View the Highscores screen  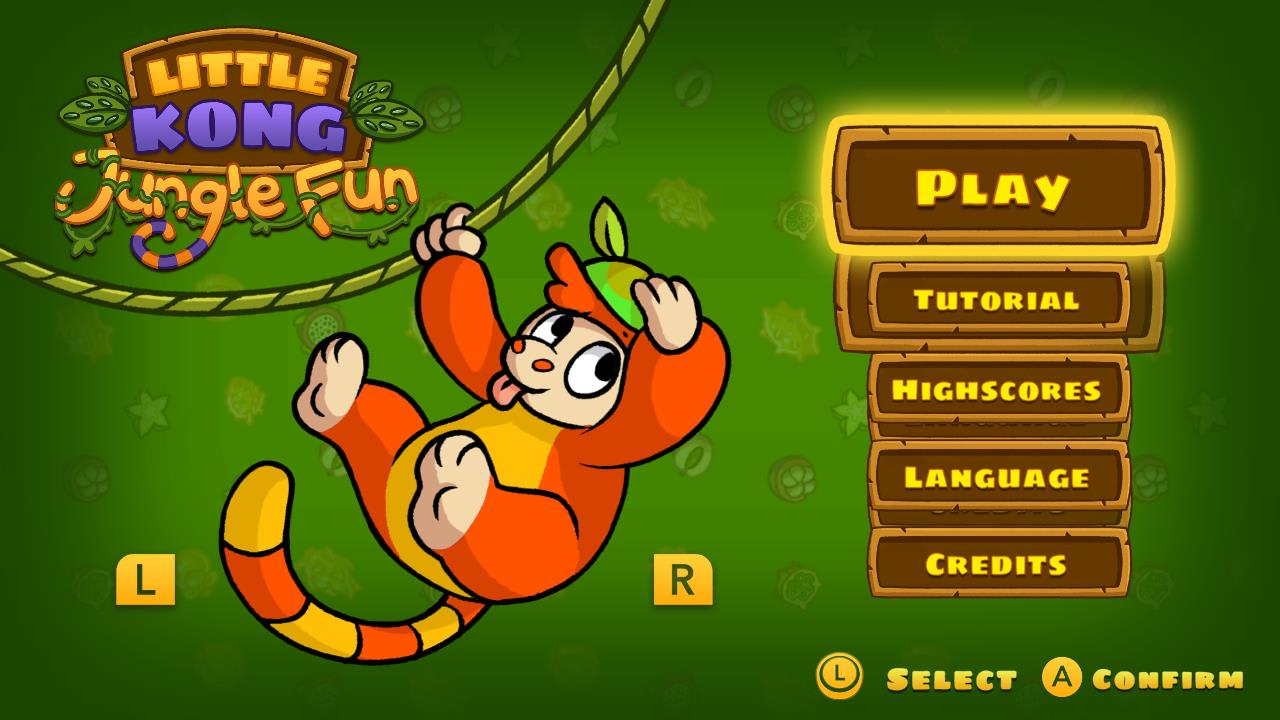coord(997,389)
